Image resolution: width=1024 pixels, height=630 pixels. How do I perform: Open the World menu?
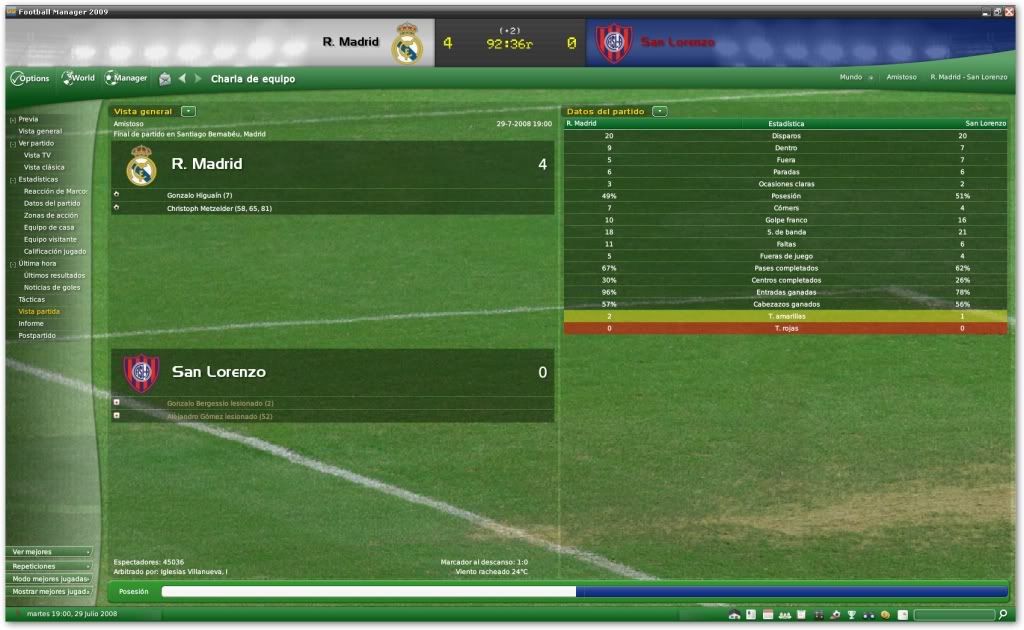[78, 78]
